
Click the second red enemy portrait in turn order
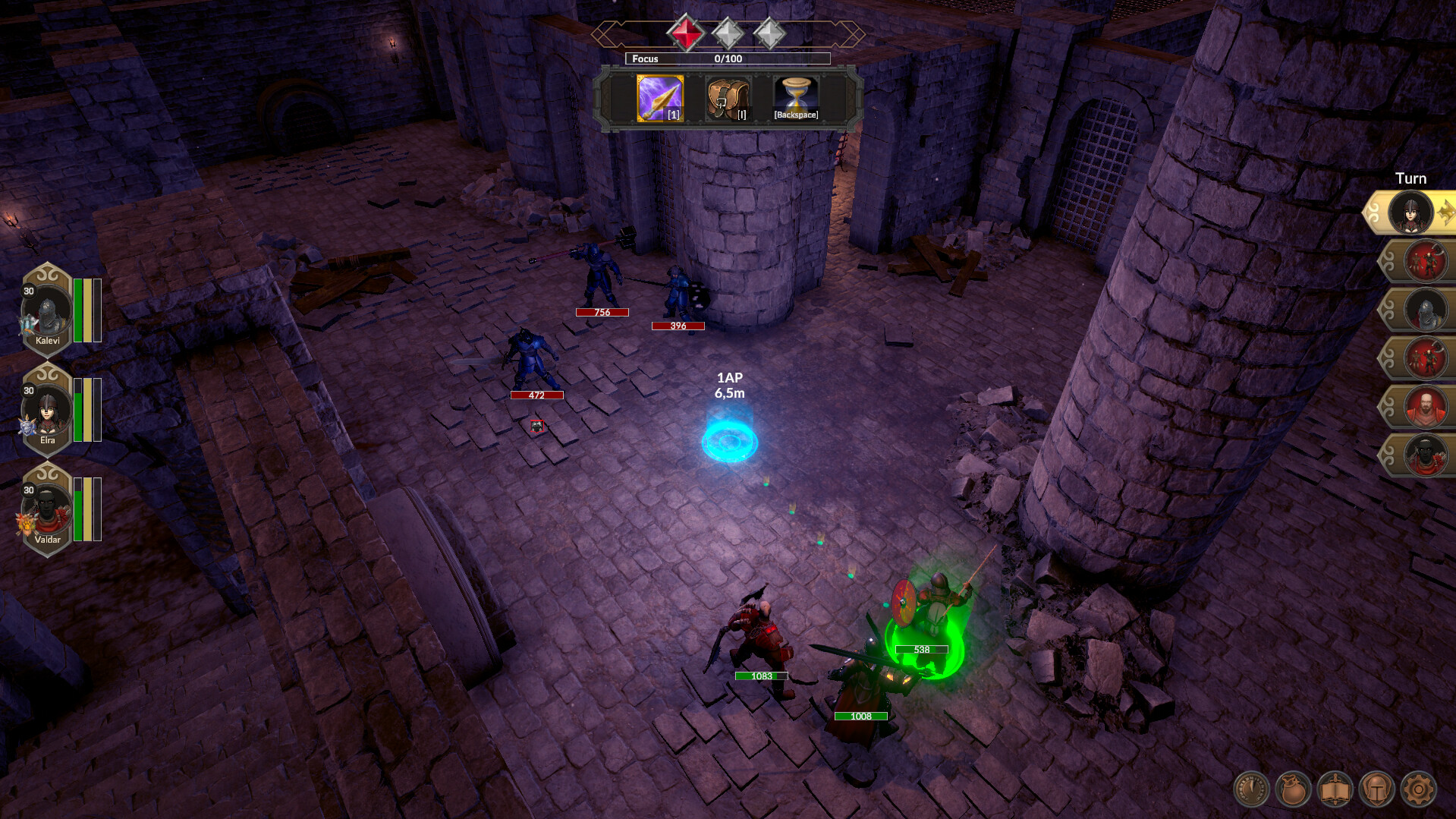coord(1424,358)
